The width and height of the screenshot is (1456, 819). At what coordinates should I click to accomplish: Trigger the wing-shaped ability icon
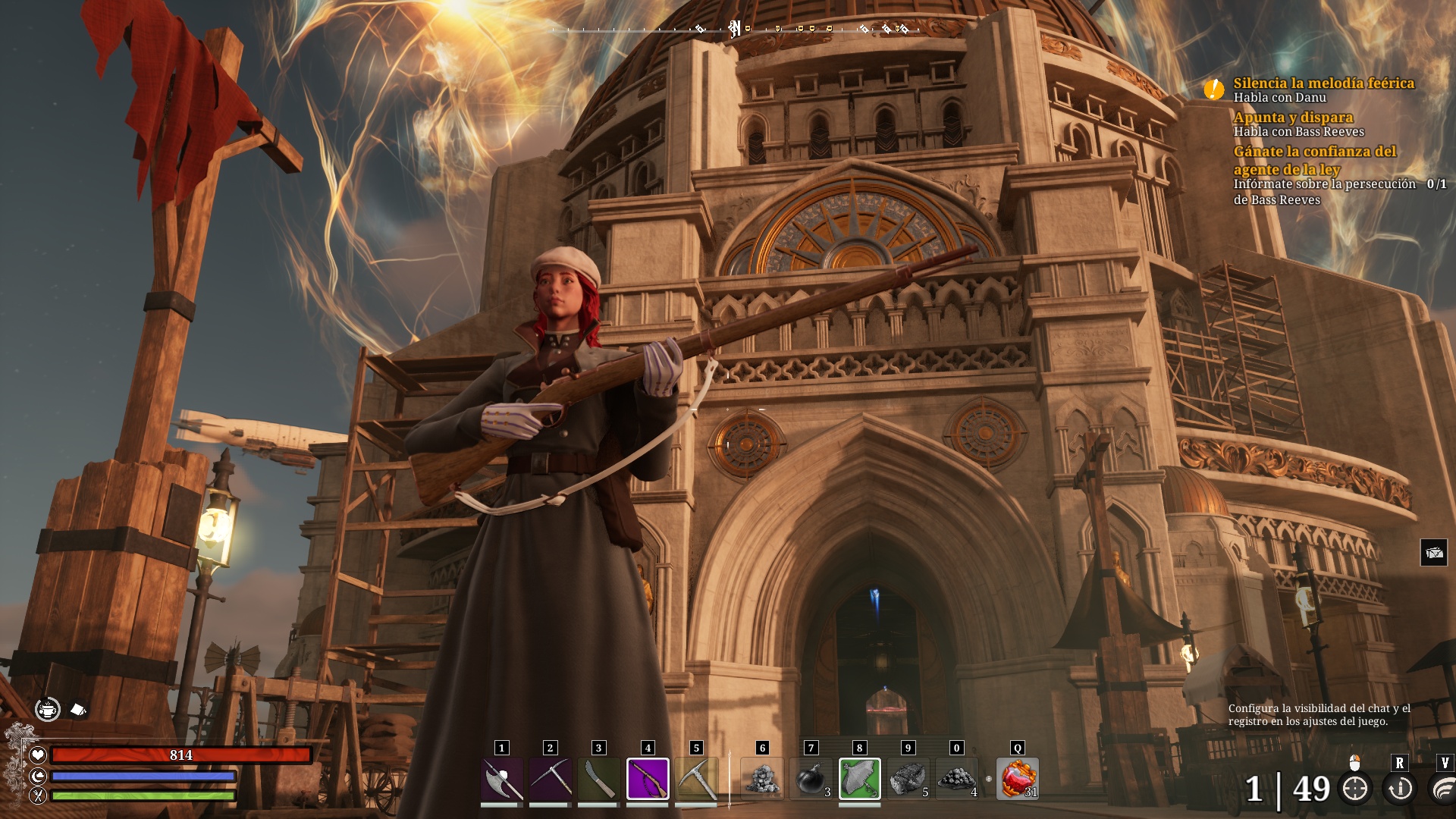click(x=1443, y=789)
